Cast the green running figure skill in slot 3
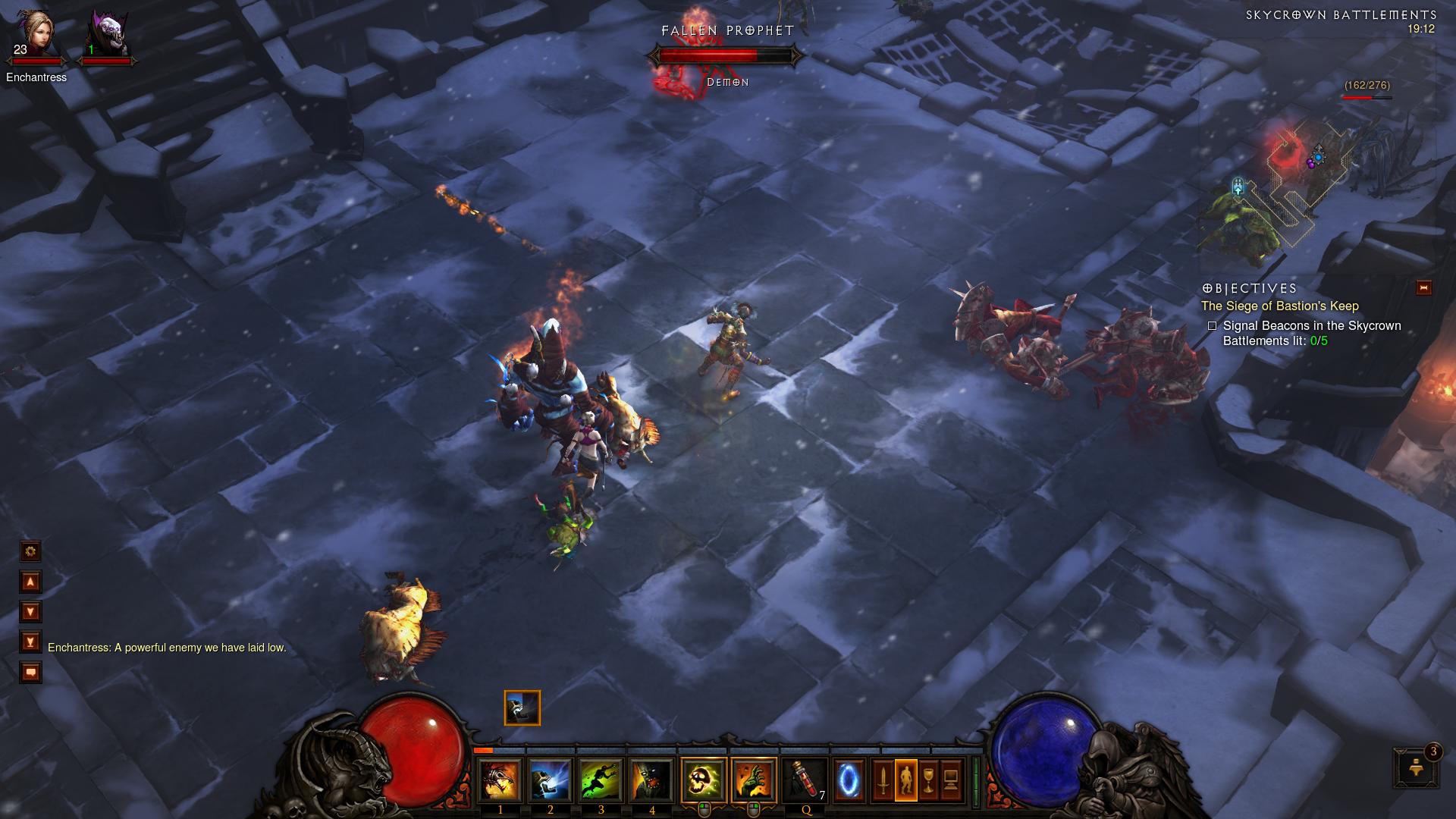This screenshot has width=1456, height=819. coord(601,780)
